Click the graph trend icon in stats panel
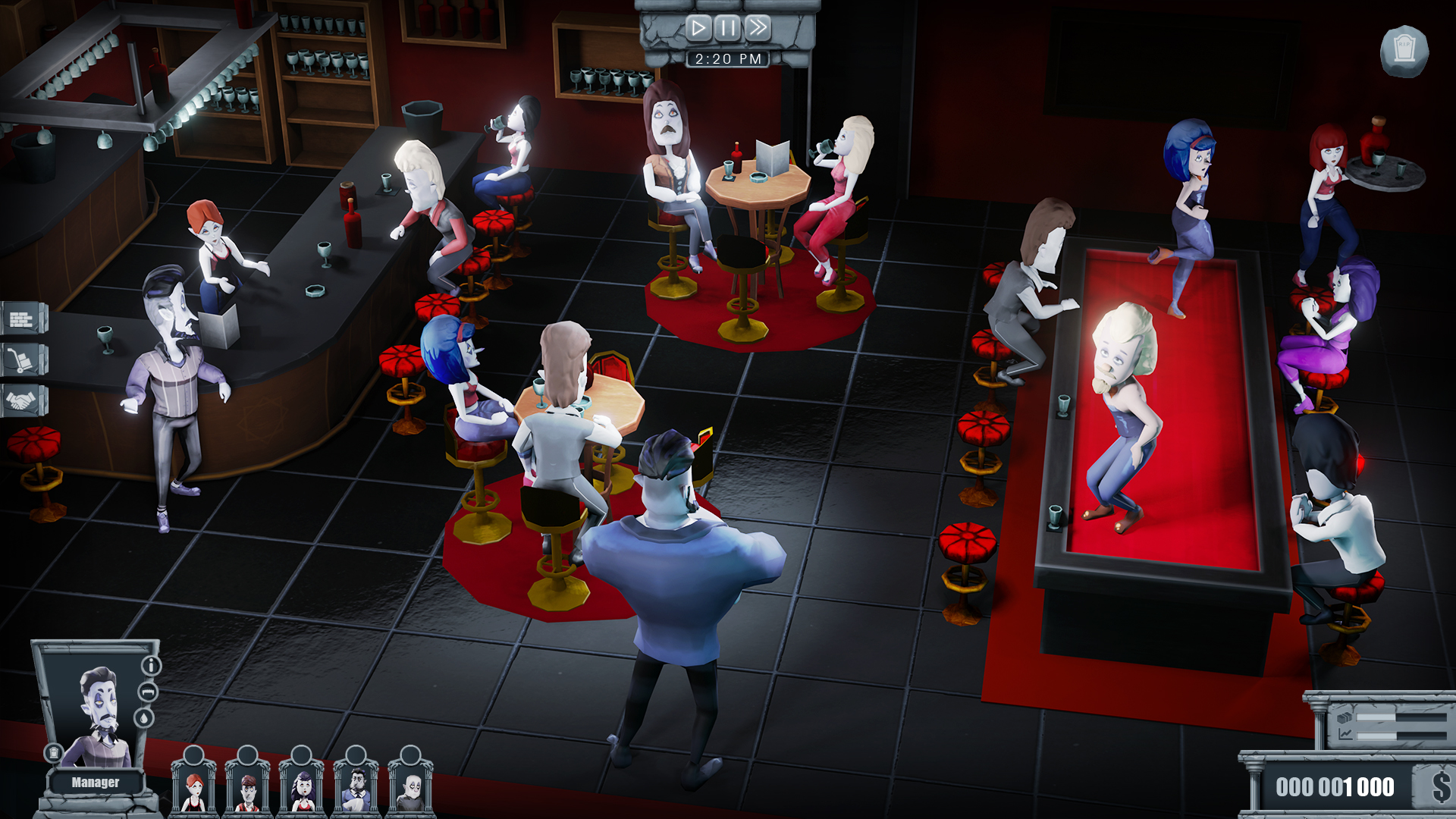Image resolution: width=1456 pixels, height=819 pixels. tap(1345, 734)
